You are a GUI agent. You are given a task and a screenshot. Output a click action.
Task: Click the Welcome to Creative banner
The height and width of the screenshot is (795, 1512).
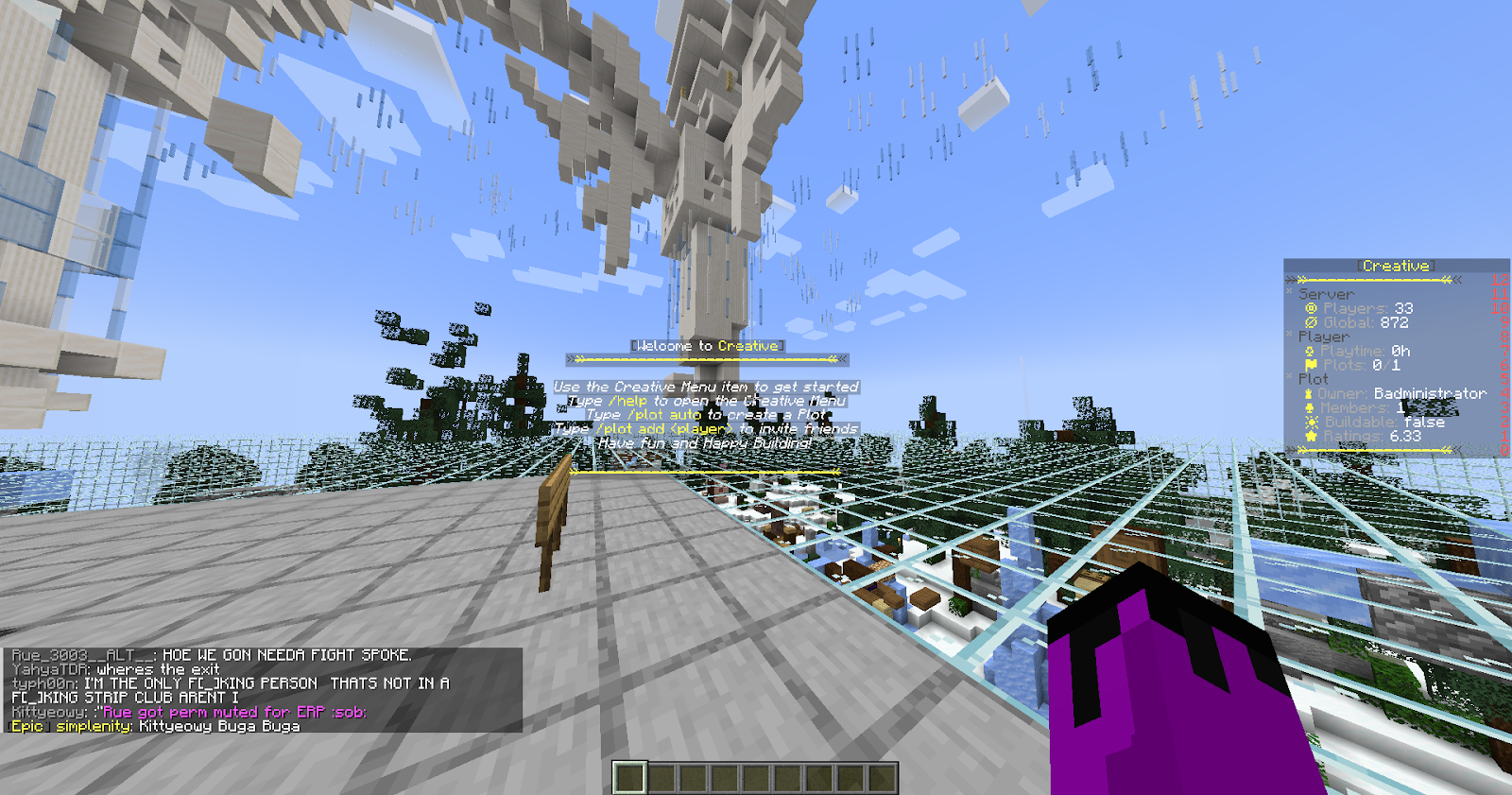coord(707,345)
